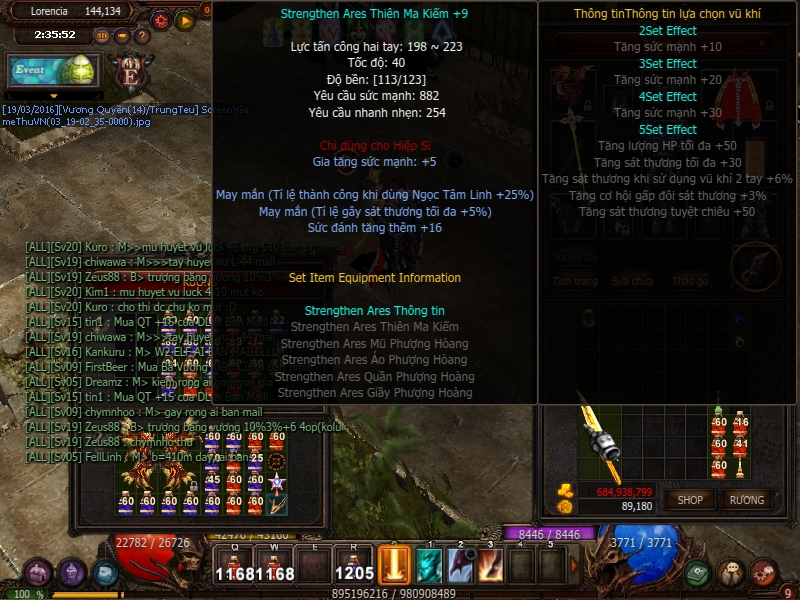Image resolution: width=800 pixels, height=600 pixels.
Task: Activate the flame slash skill in slot 3
Action: tap(490, 565)
